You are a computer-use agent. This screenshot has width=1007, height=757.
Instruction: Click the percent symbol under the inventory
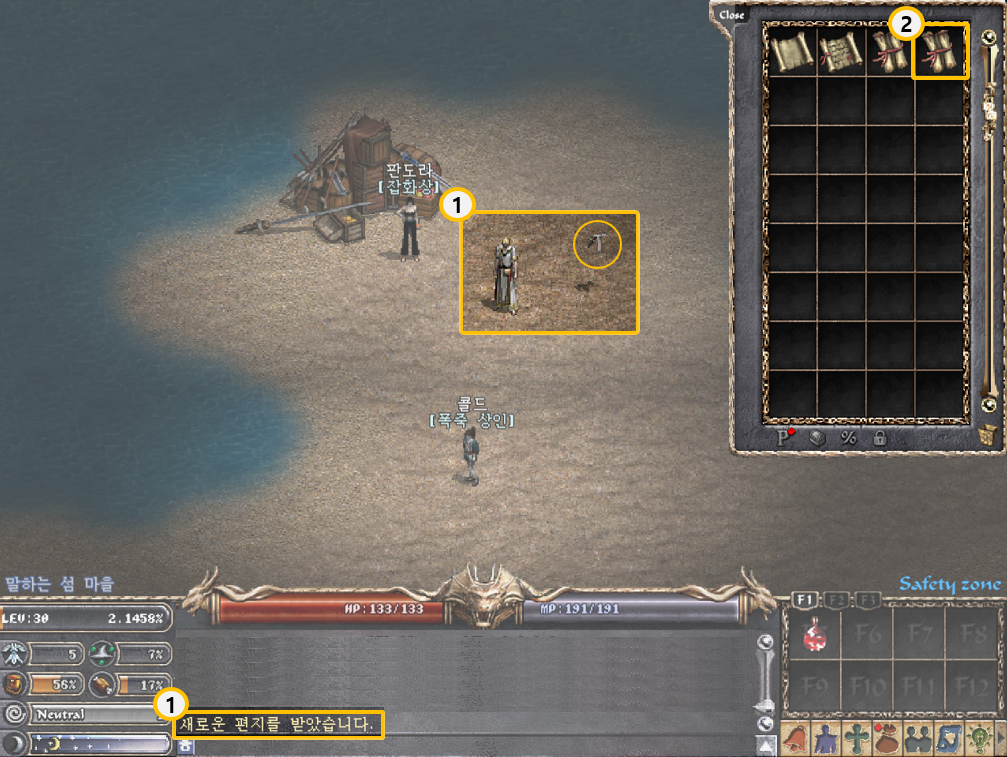pyautogui.click(x=849, y=438)
